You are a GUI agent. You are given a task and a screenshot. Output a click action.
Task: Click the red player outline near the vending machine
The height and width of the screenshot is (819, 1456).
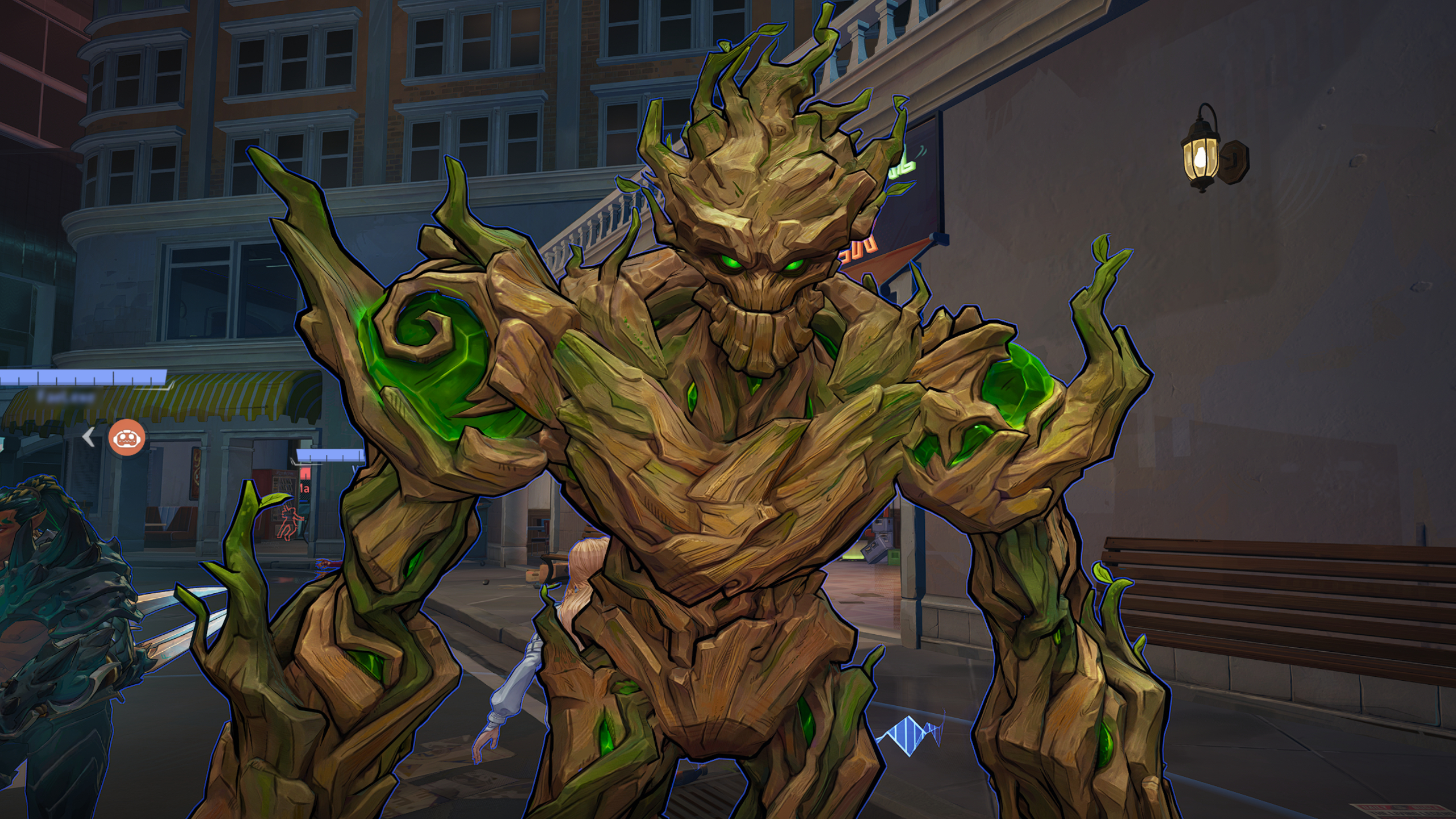coord(289,523)
